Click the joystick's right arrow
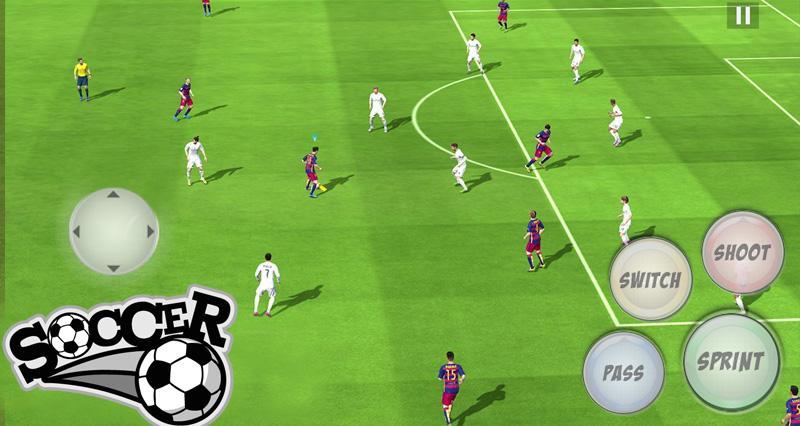800x426 pixels. (150, 231)
